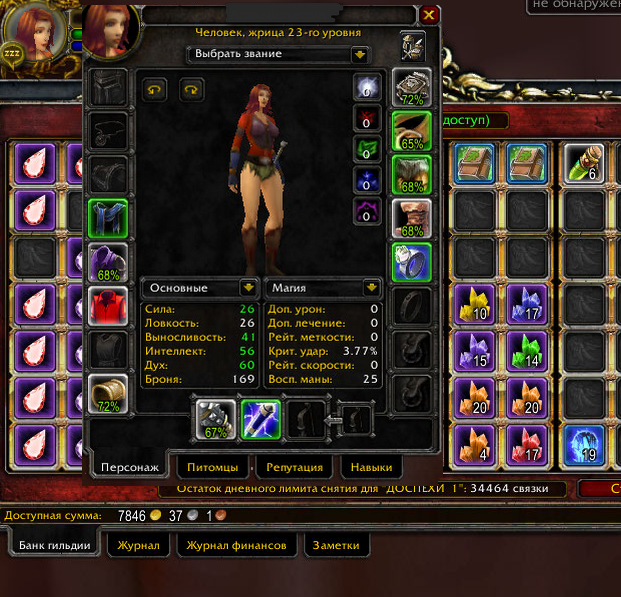Select the Банк гильдии tab
This screenshot has height=597, width=621.
[x=58, y=545]
